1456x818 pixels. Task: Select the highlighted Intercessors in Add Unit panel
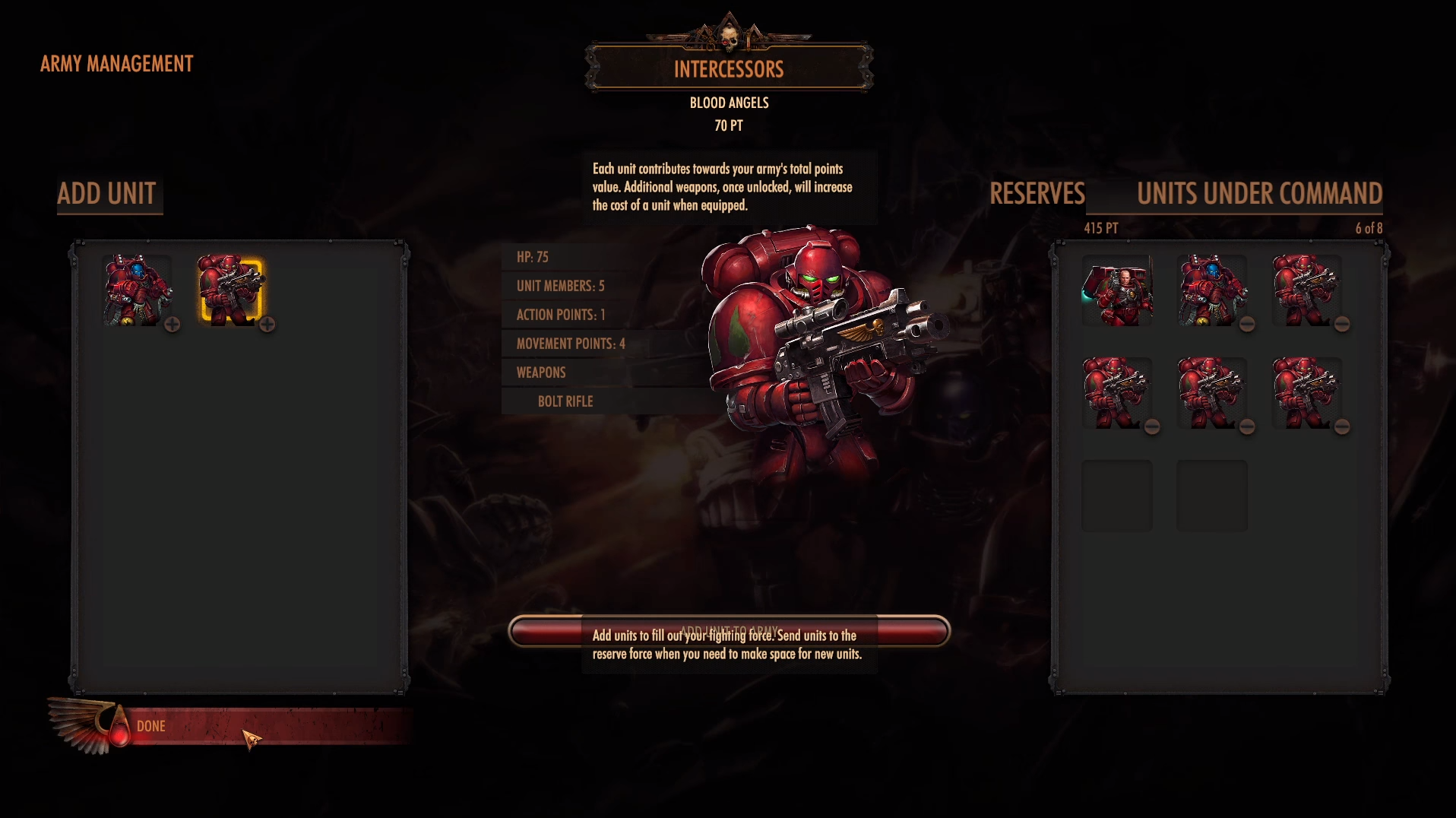coord(230,290)
